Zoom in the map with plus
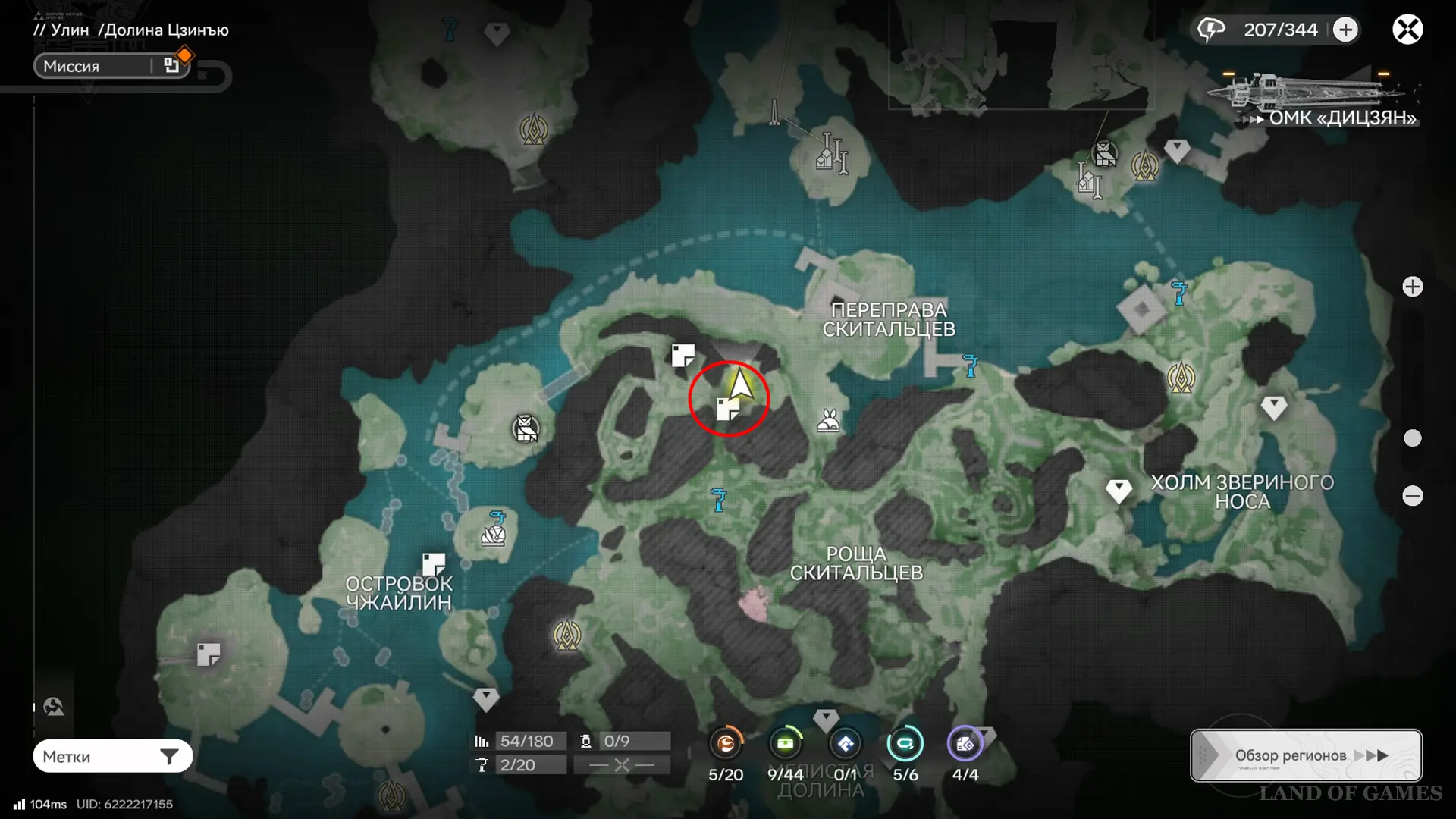The height and width of the screenshot is (819, 1456). (1413, 287)
